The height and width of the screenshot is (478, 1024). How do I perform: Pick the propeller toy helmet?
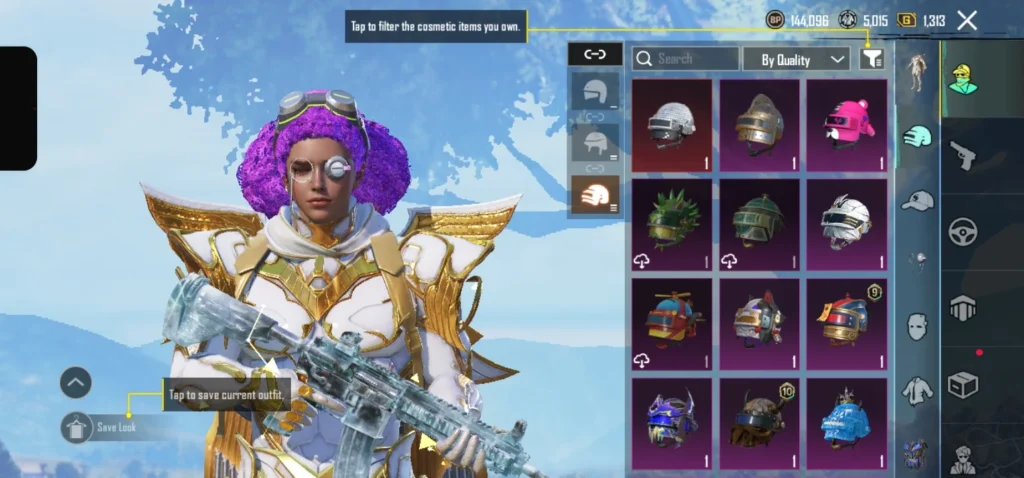672,323
